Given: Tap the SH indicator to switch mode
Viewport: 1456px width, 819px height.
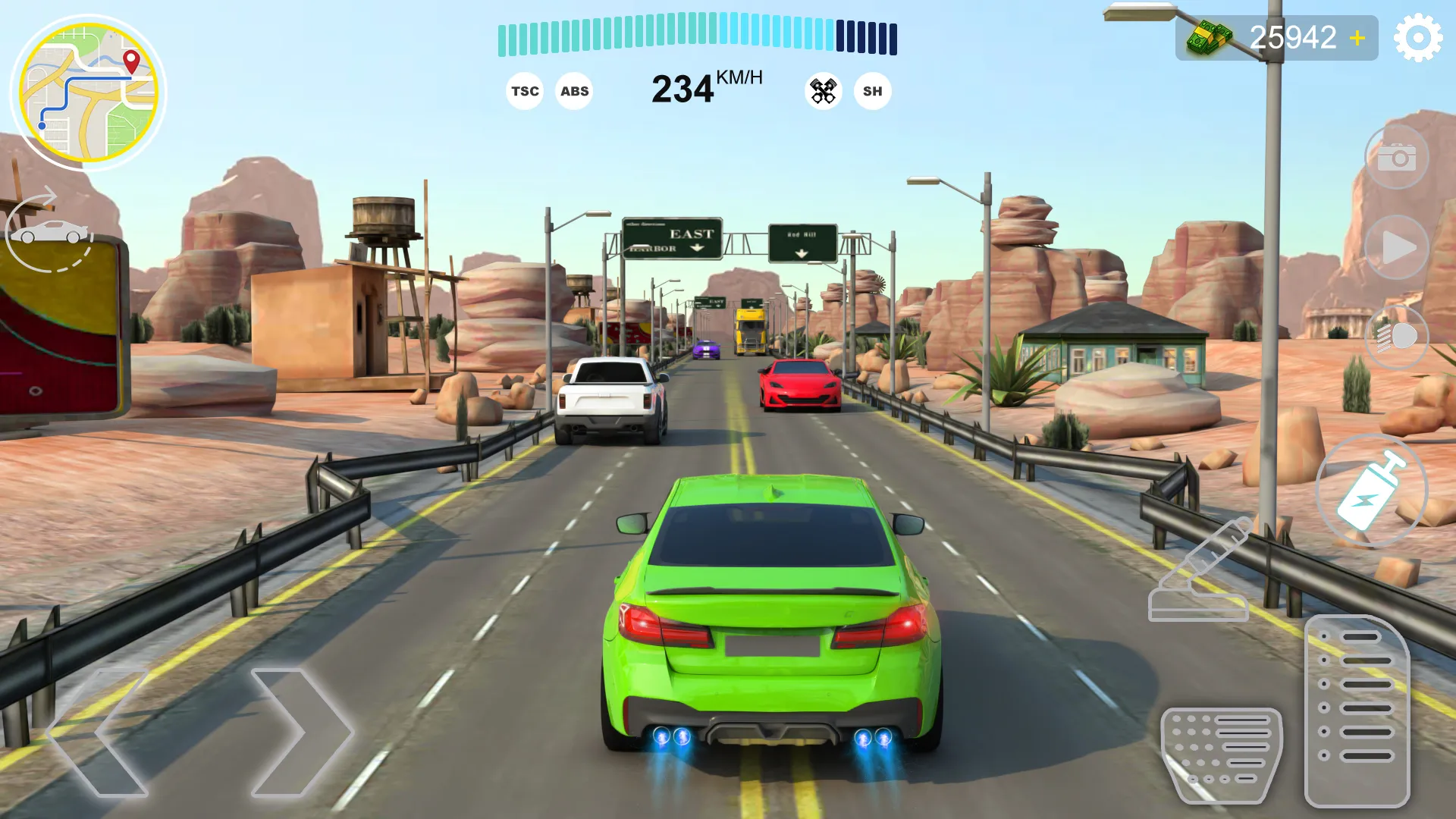Looking at the screenshot, I should (x=873, y=91).
